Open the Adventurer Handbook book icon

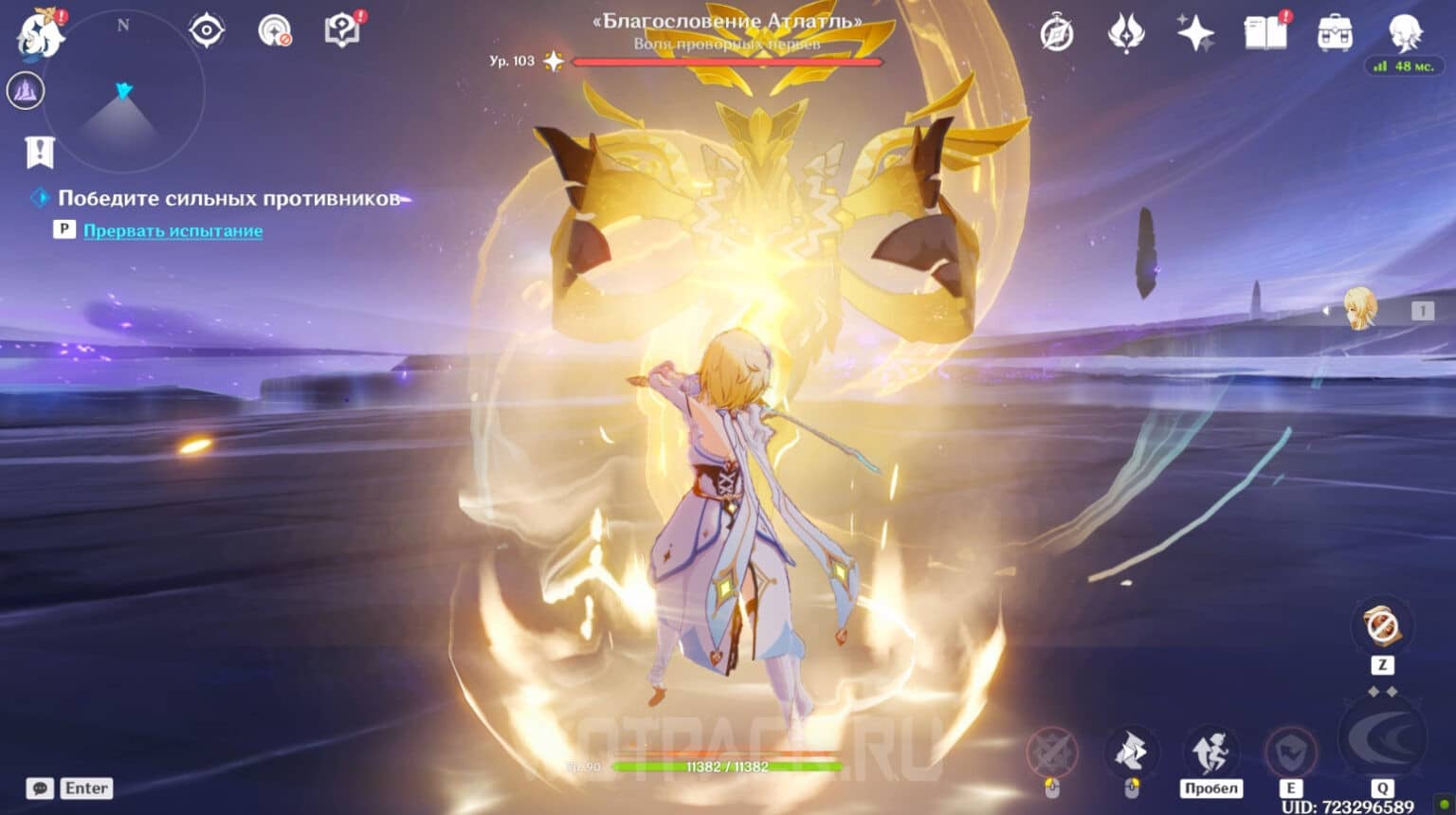coord(1265,31)
